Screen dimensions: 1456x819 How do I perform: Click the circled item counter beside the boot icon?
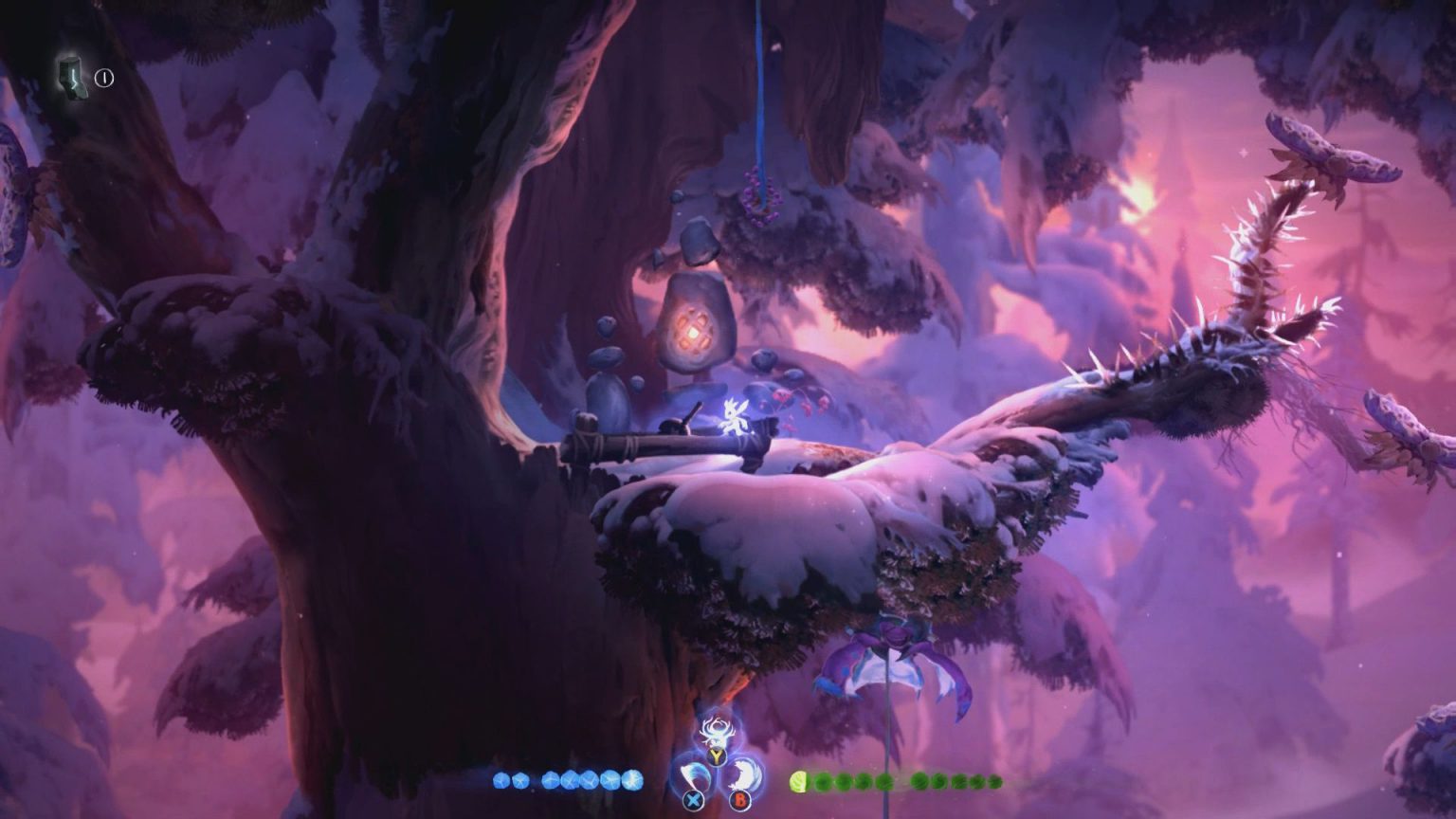(x=102, y=79)
